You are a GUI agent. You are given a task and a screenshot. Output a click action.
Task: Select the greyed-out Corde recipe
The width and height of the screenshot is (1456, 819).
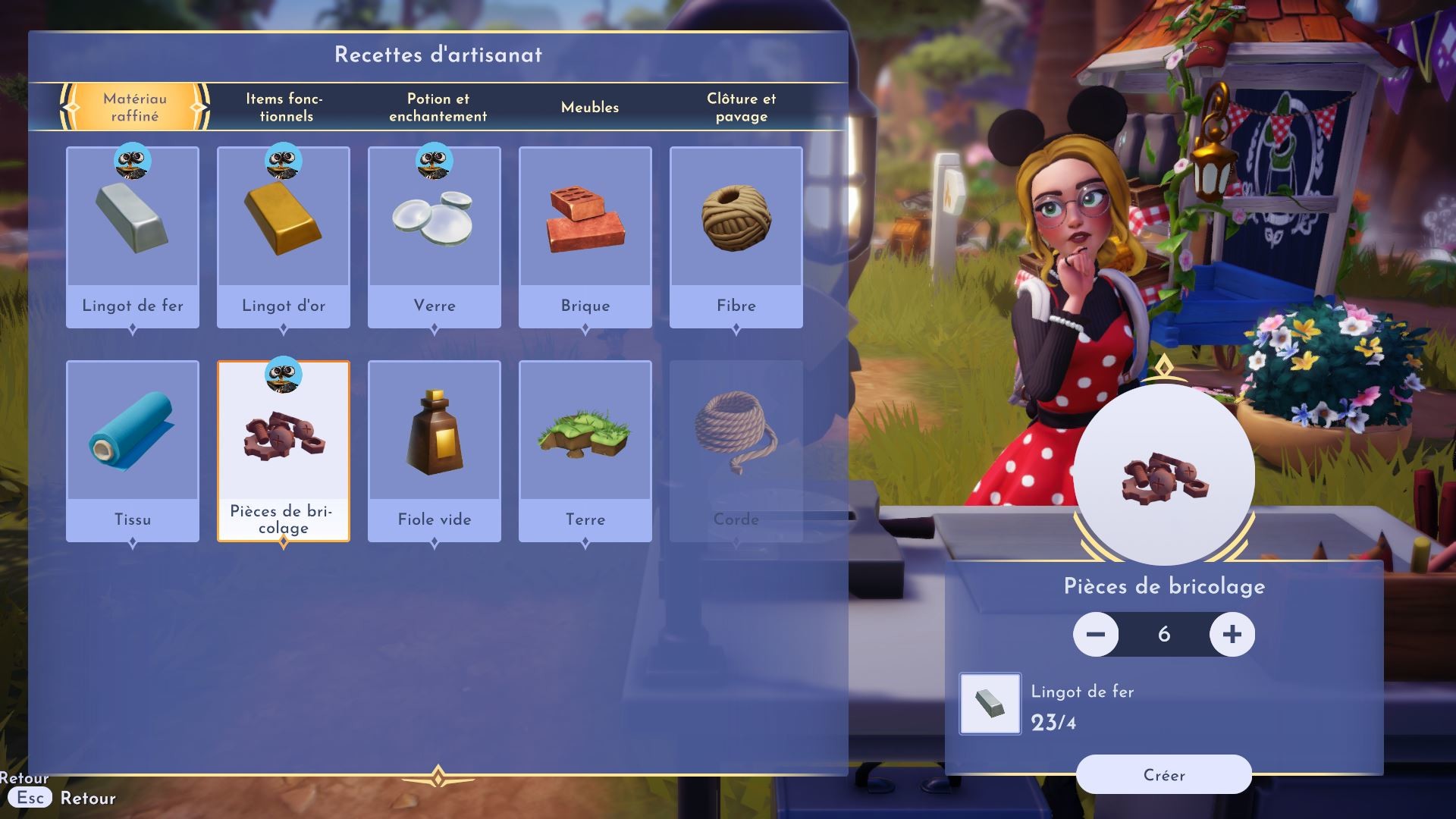pos(736,450)
